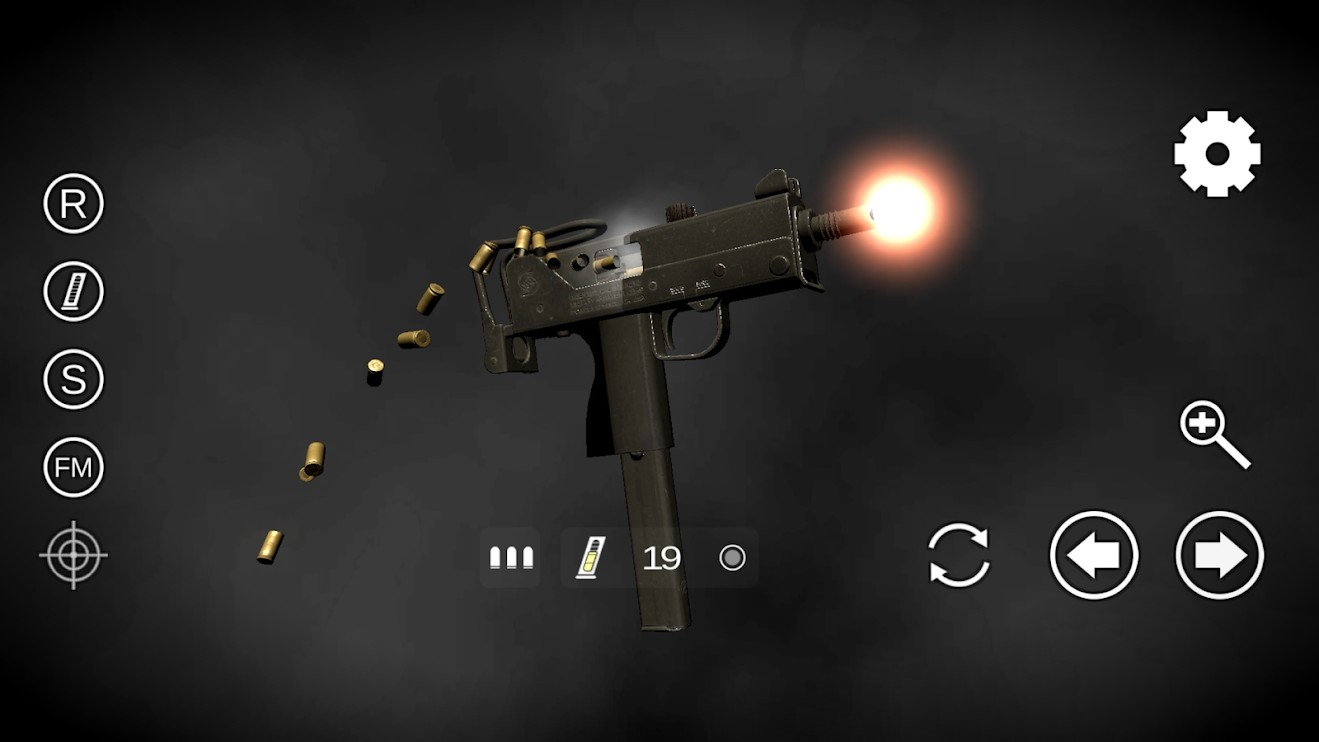
Task: Select the R reload icon
Action: (71, 204)
